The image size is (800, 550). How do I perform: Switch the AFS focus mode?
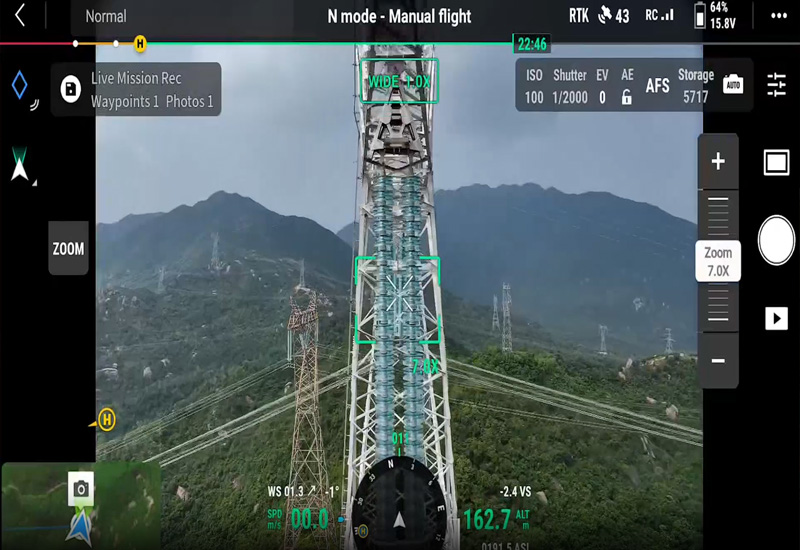click(x=657, y=86)
